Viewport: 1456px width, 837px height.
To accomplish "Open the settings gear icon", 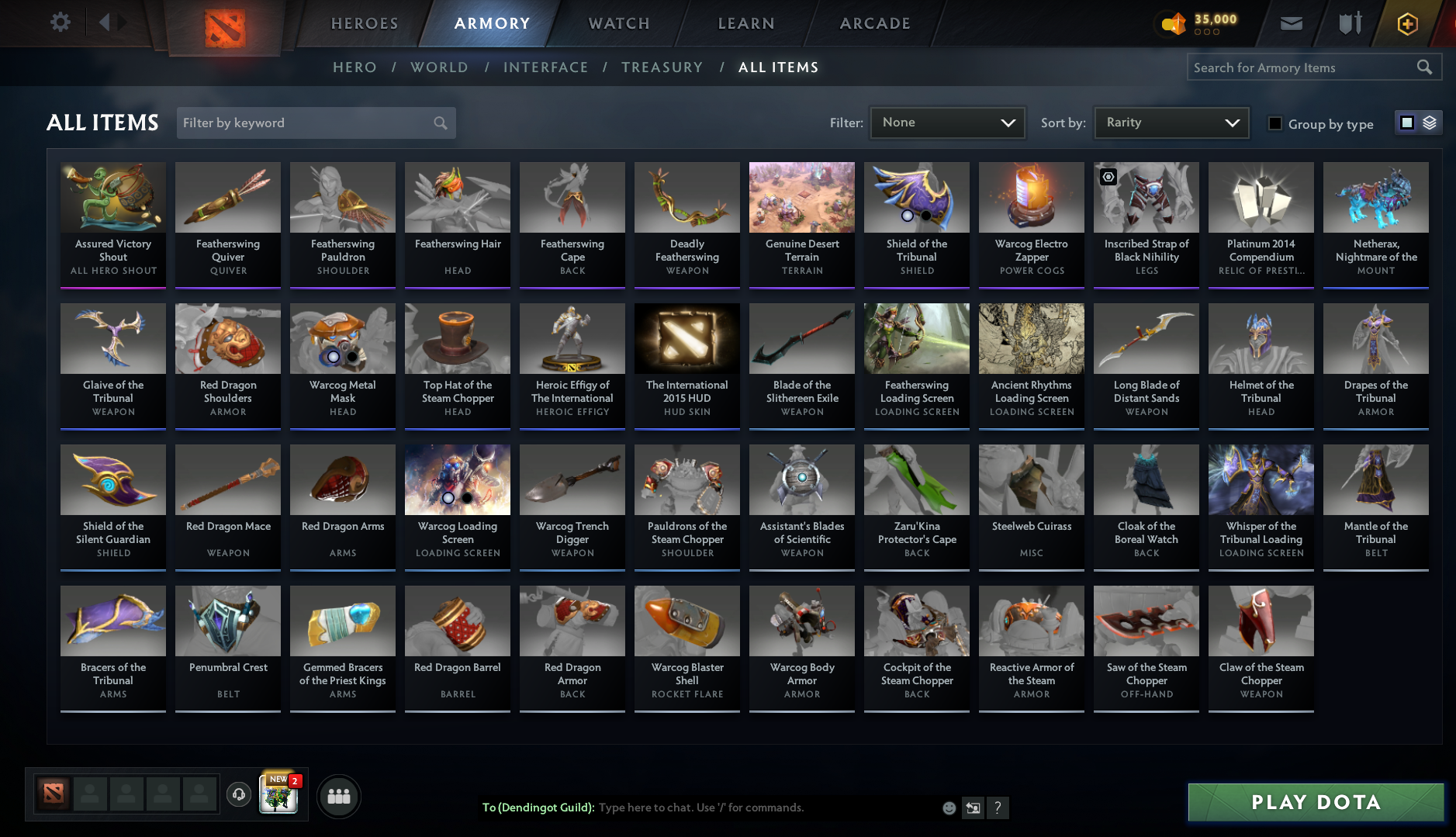I will 60,22.
